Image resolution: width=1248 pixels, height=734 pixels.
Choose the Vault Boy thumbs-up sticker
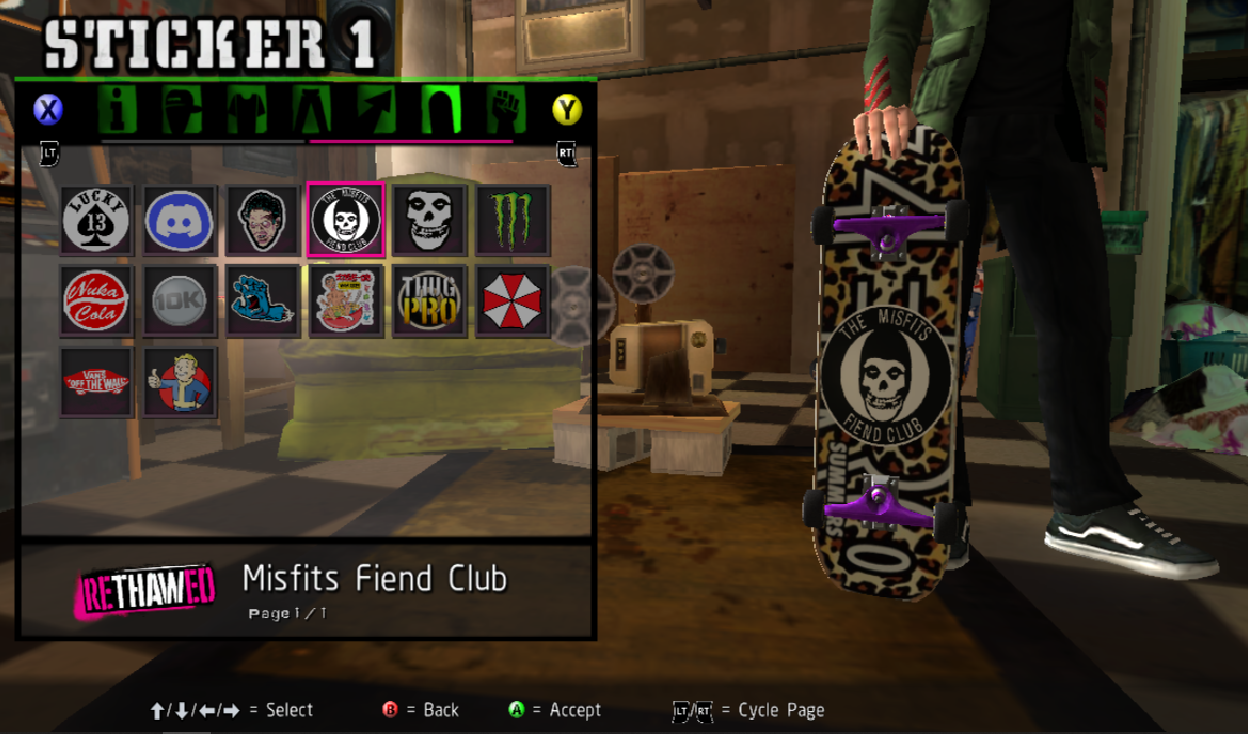click(x=180, y=381)
